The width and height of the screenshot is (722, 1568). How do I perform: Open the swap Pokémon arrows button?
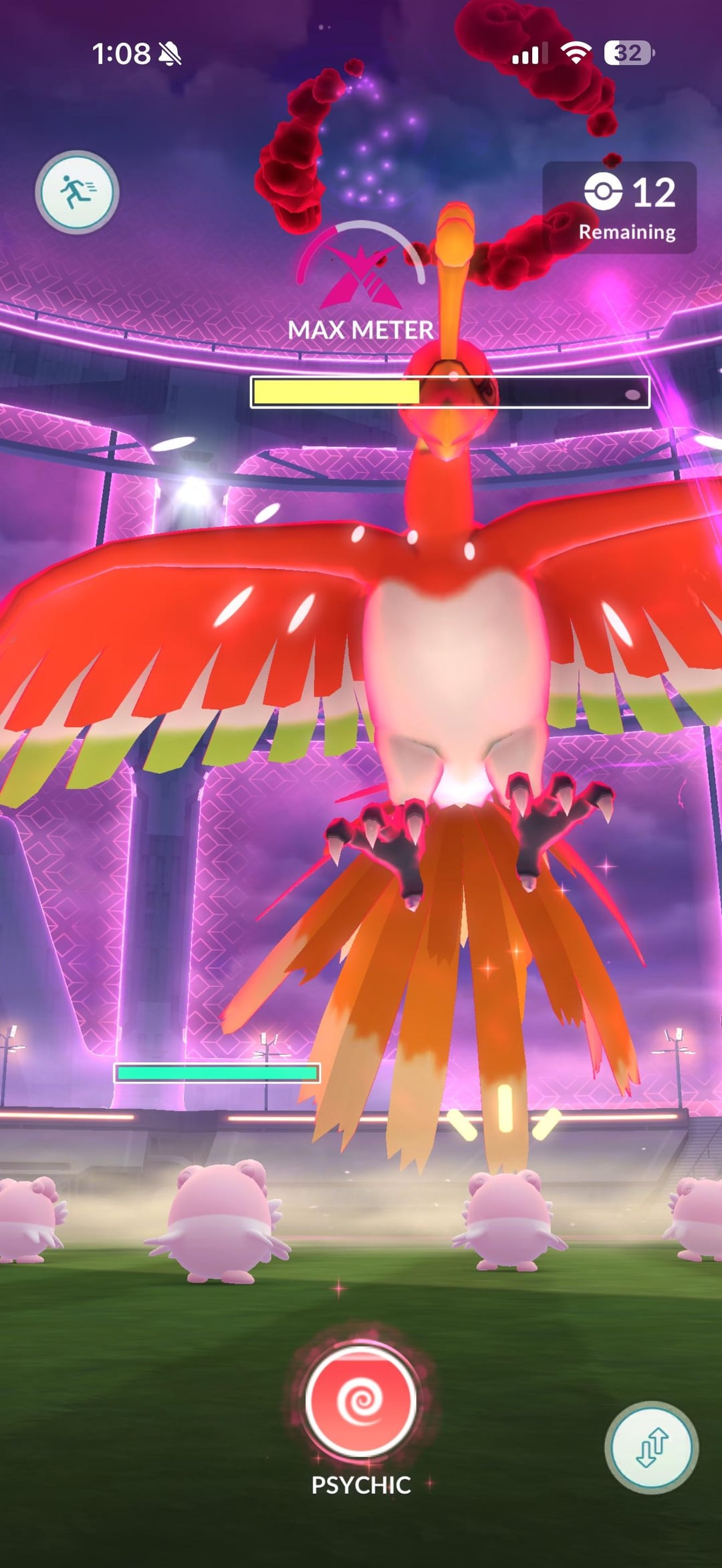point(651,1447)
